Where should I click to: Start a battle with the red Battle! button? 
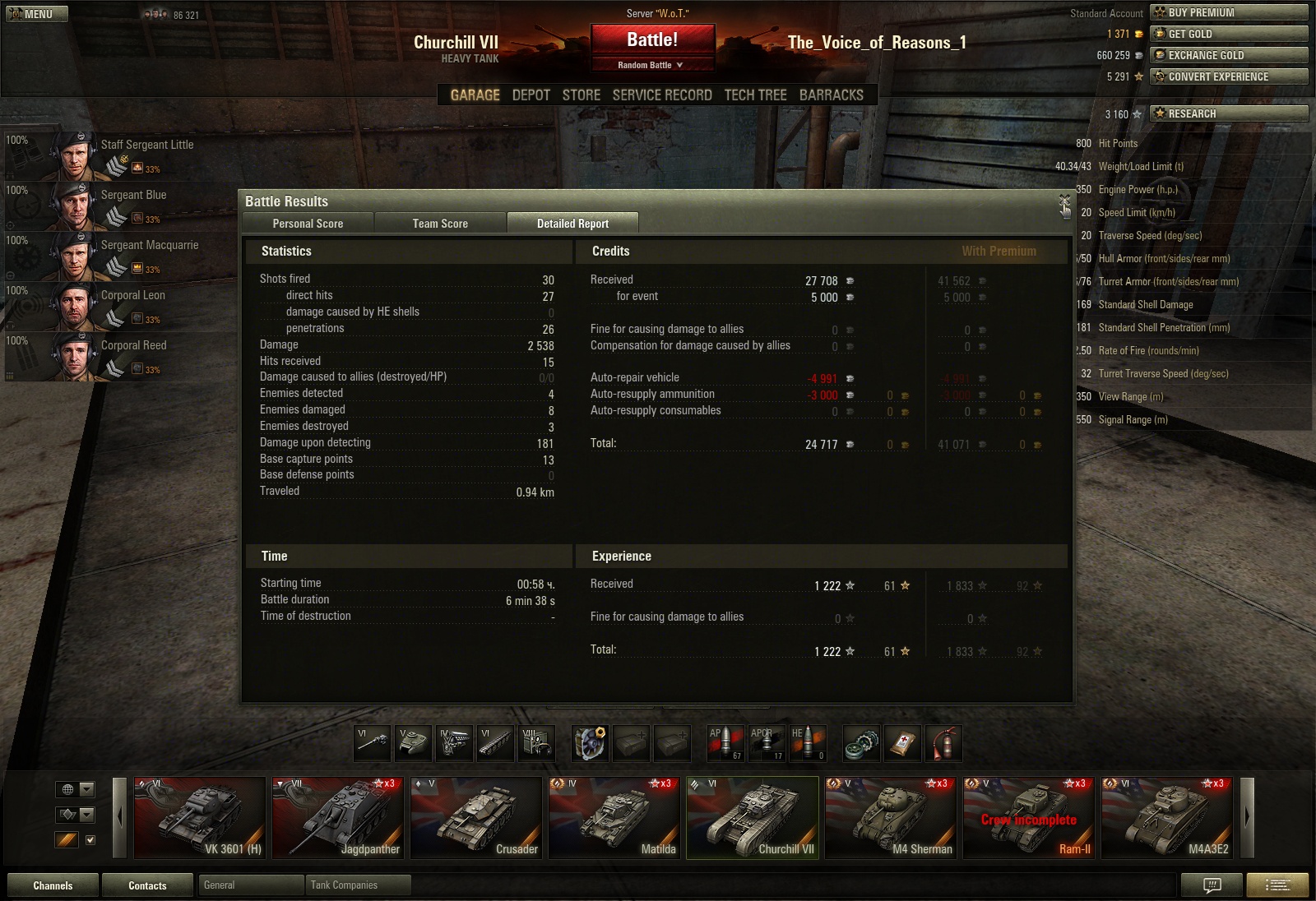(x=652, y=40)
